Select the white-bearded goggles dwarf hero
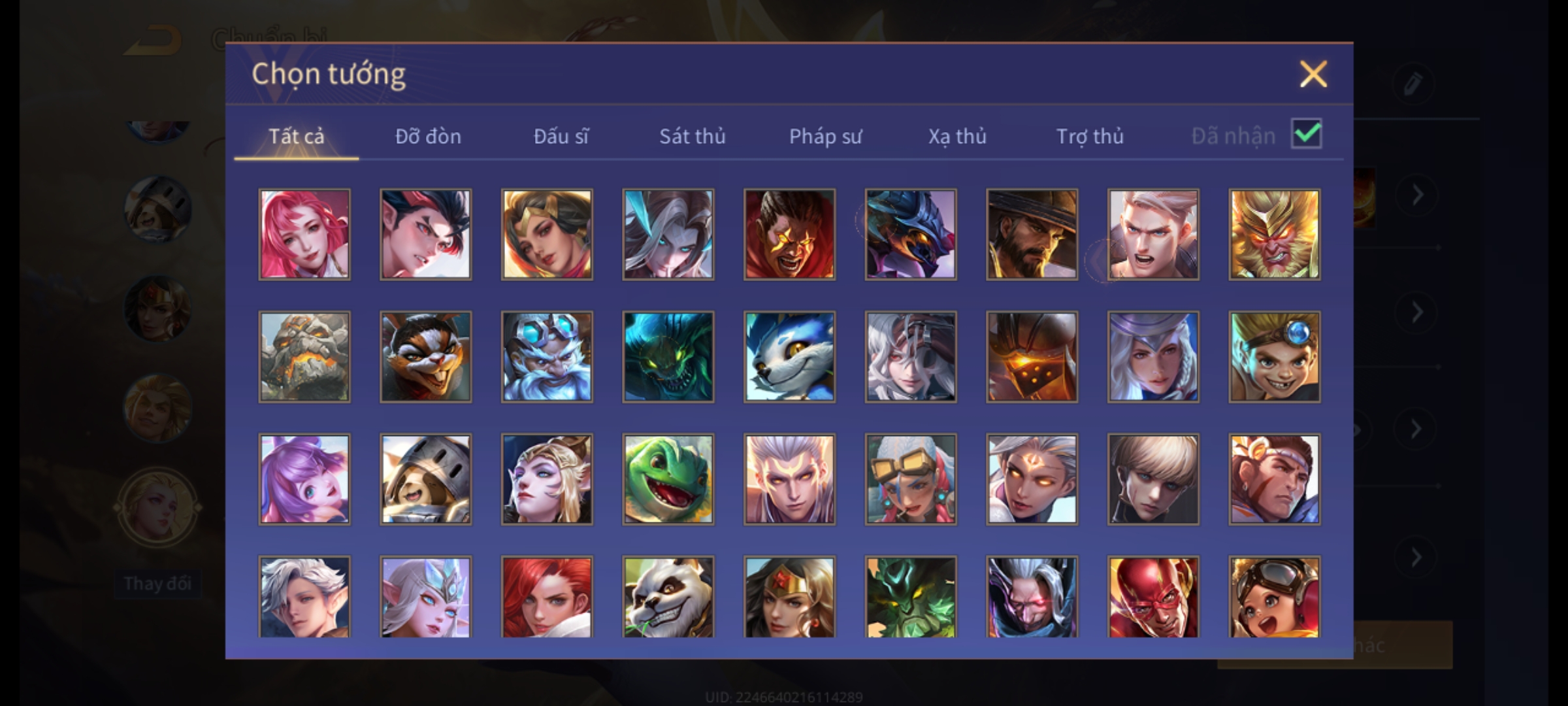Viewport: 1568px width, 706px height. click(547, 357)
